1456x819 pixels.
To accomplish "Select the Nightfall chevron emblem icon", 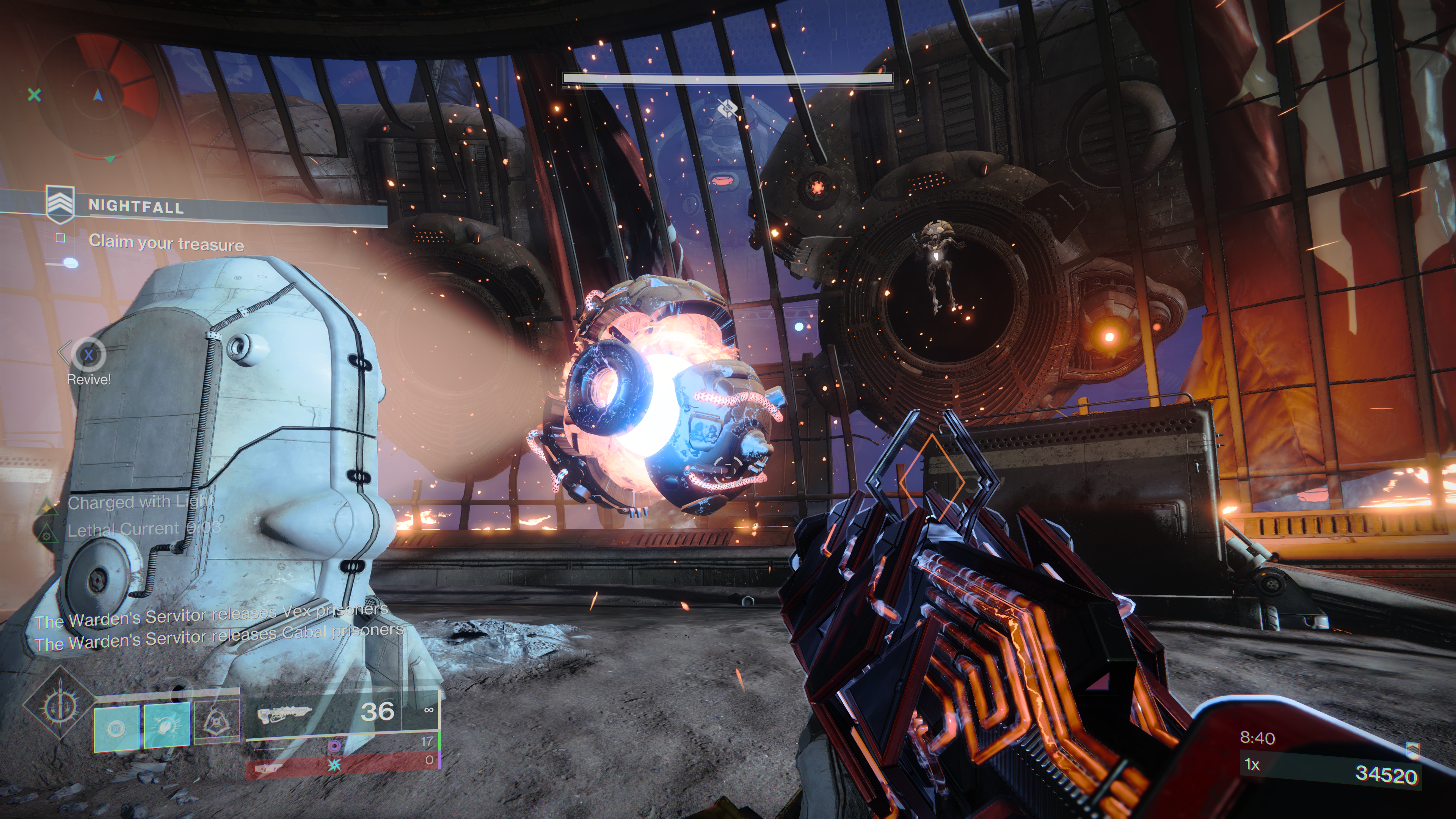I will click(60, 204).
